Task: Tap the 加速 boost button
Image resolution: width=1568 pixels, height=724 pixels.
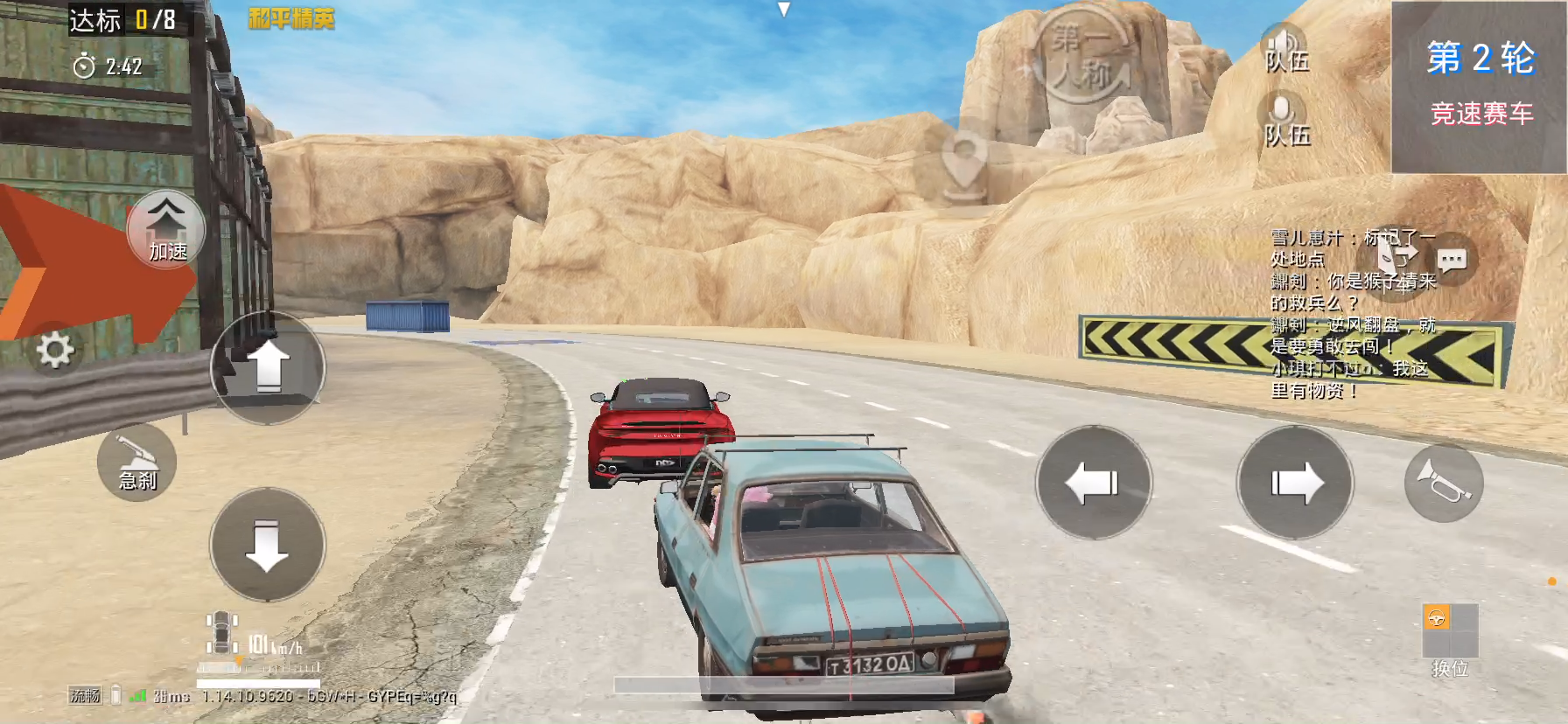Action: [166, 229]
